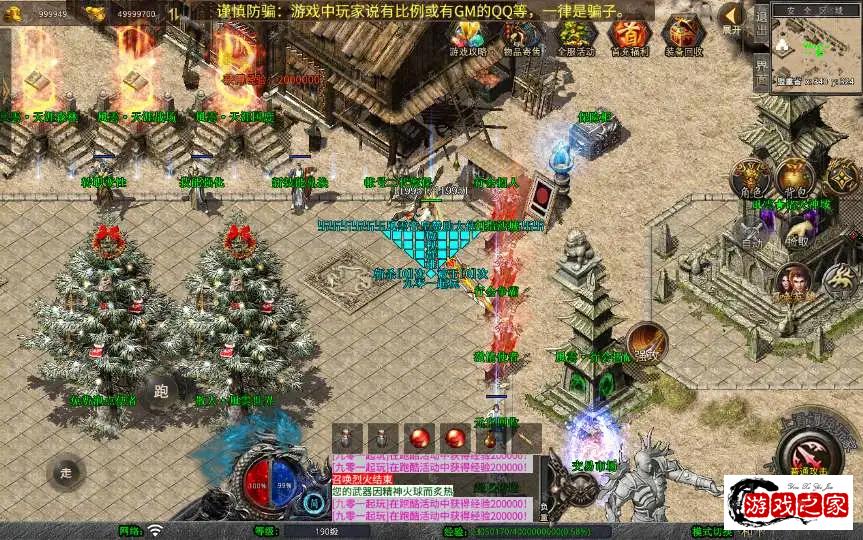
Task: Open the 物品寄售 item consignment icon
Action: (520, 37)
